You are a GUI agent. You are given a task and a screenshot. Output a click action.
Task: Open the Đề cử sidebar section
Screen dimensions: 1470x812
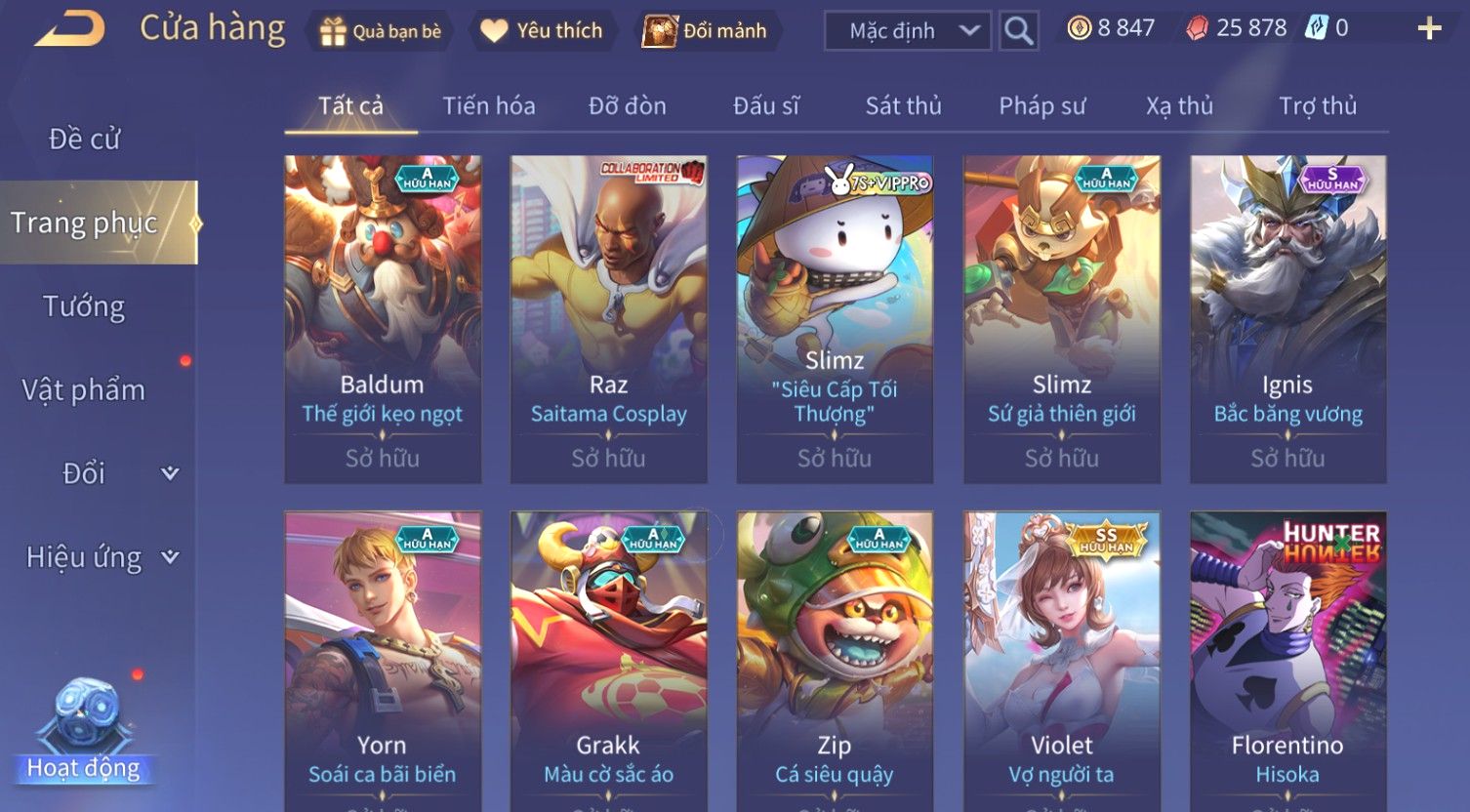85,140
